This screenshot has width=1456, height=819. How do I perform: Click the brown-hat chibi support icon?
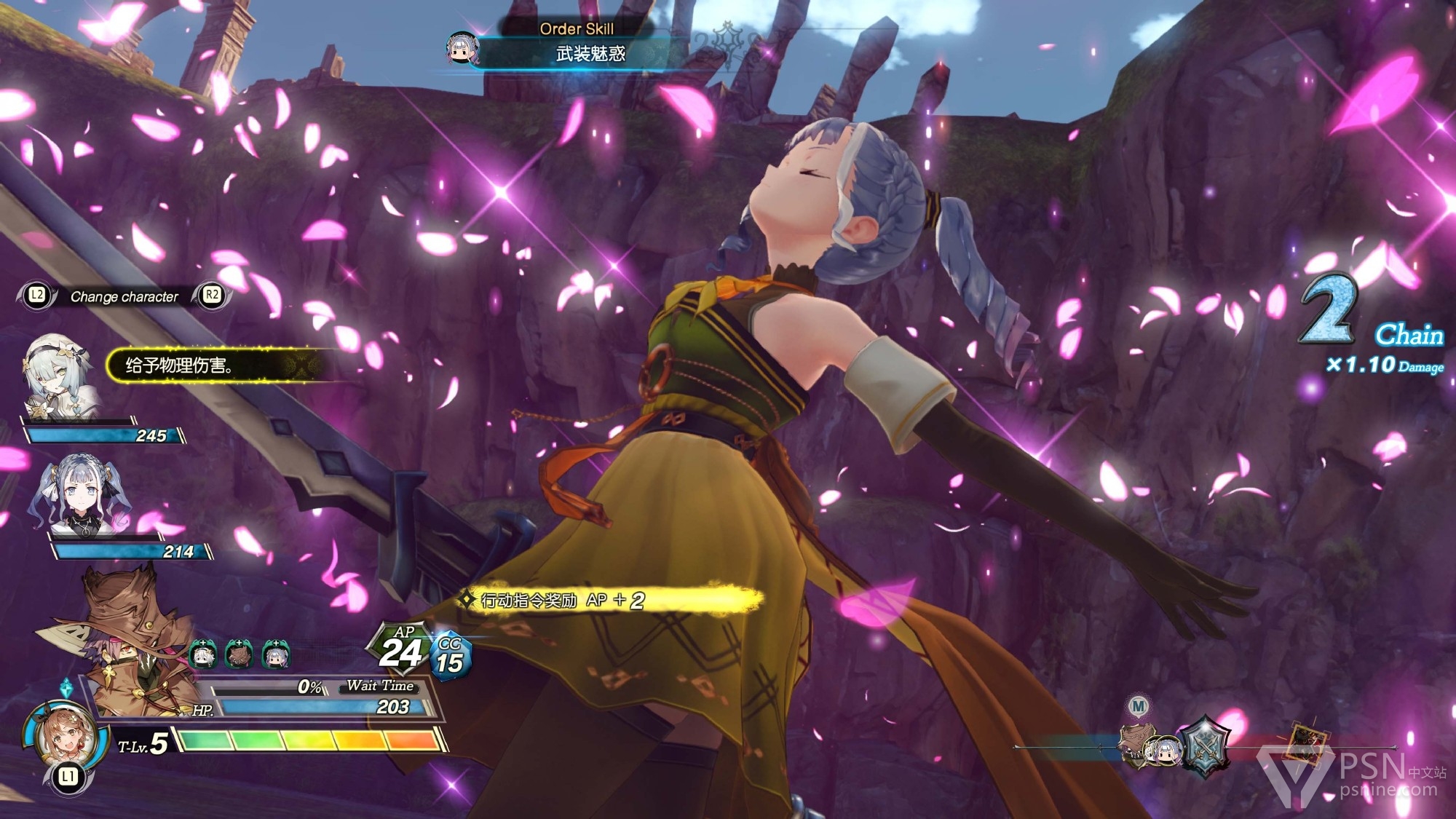(x=239, y=654)
